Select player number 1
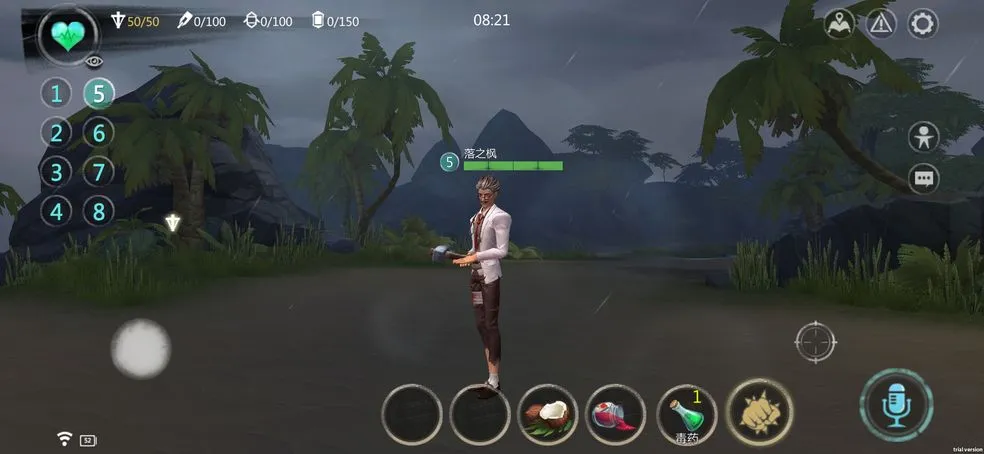This screenshot has width=984, height=454. (56, 94)
